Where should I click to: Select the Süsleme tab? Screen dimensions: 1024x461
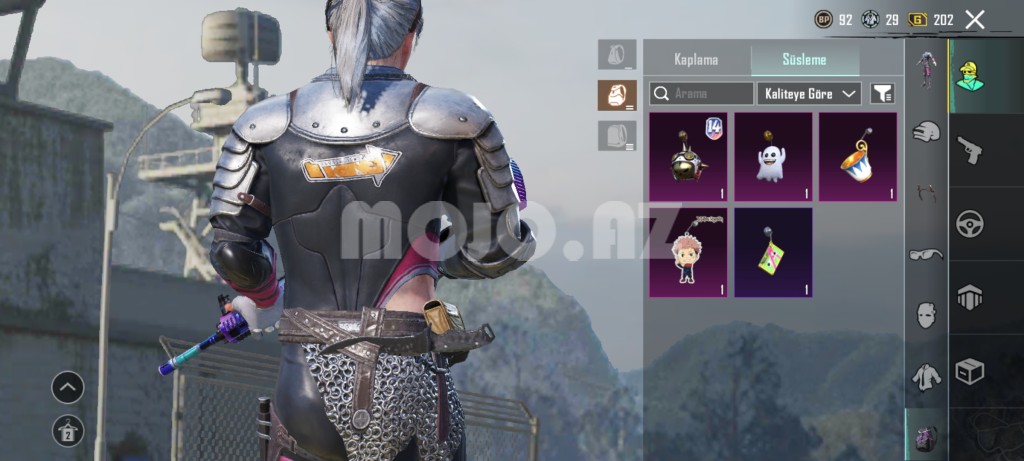pyautogui.click(x=804, y=59)
